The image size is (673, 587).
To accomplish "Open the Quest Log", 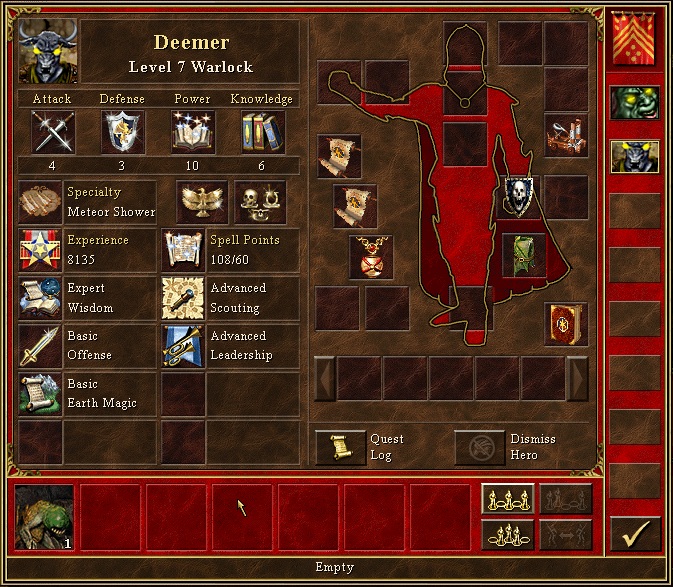I will tap(341, 447).
